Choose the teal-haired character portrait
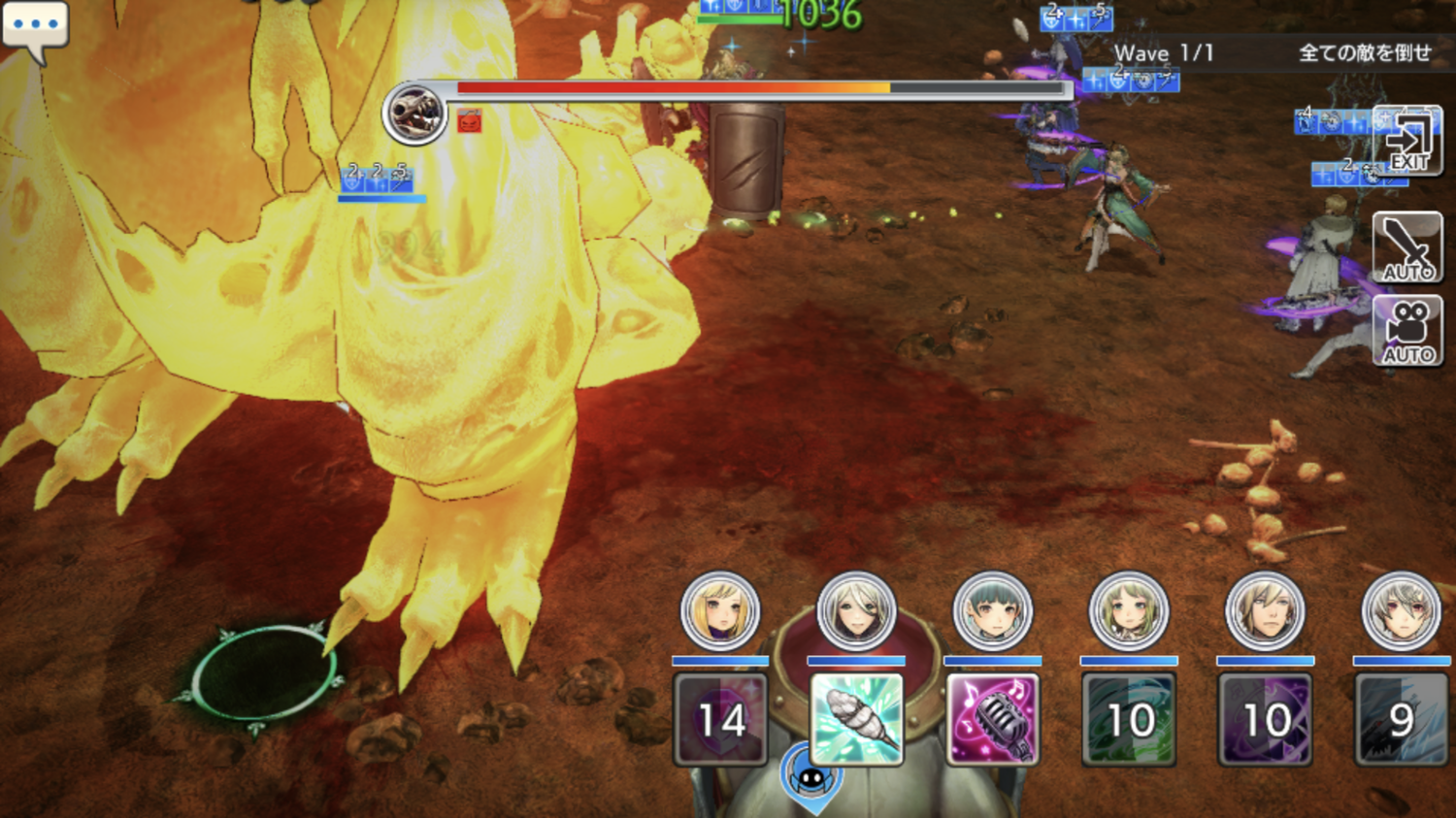 coord(992,611)
